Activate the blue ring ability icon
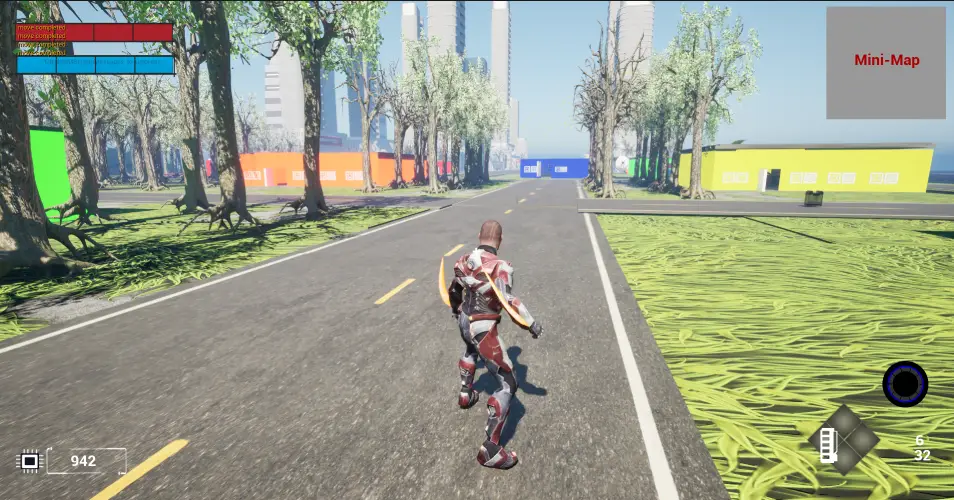The width and height of the screenshot is (954, 500). pos(905,384)
